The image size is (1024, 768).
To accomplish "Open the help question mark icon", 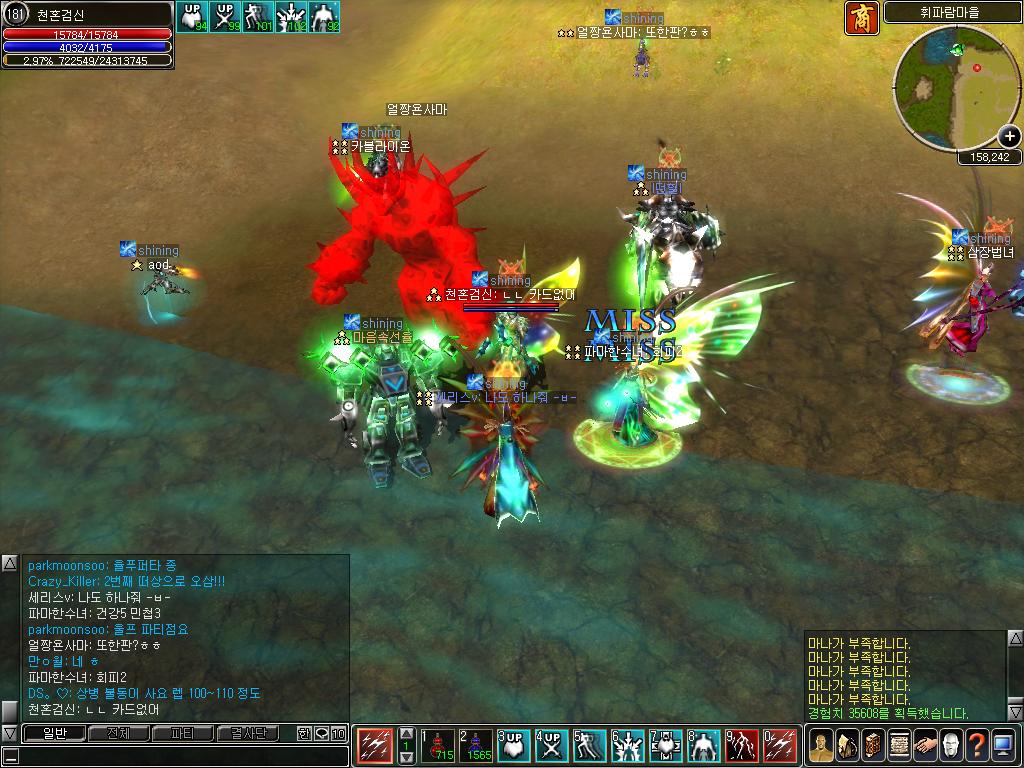I will [976, 745].
